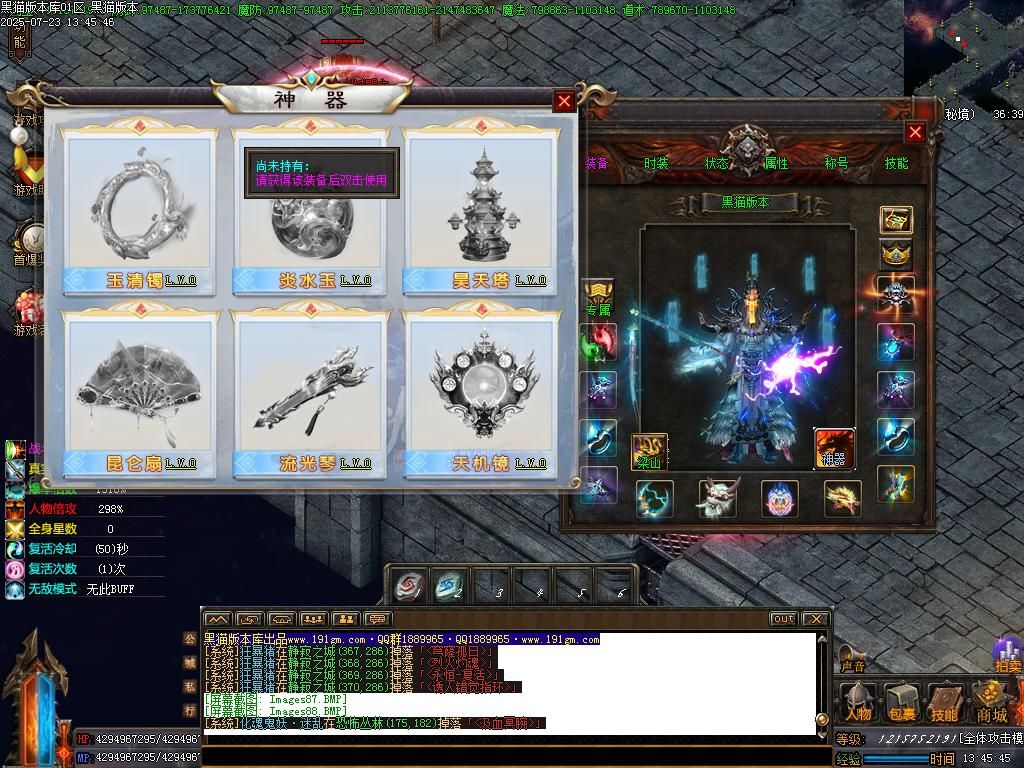The height and width of the screenshot is (768, 1024).
Task: Select the white horned mask equipment slot
Action: [x=717, y=498]
